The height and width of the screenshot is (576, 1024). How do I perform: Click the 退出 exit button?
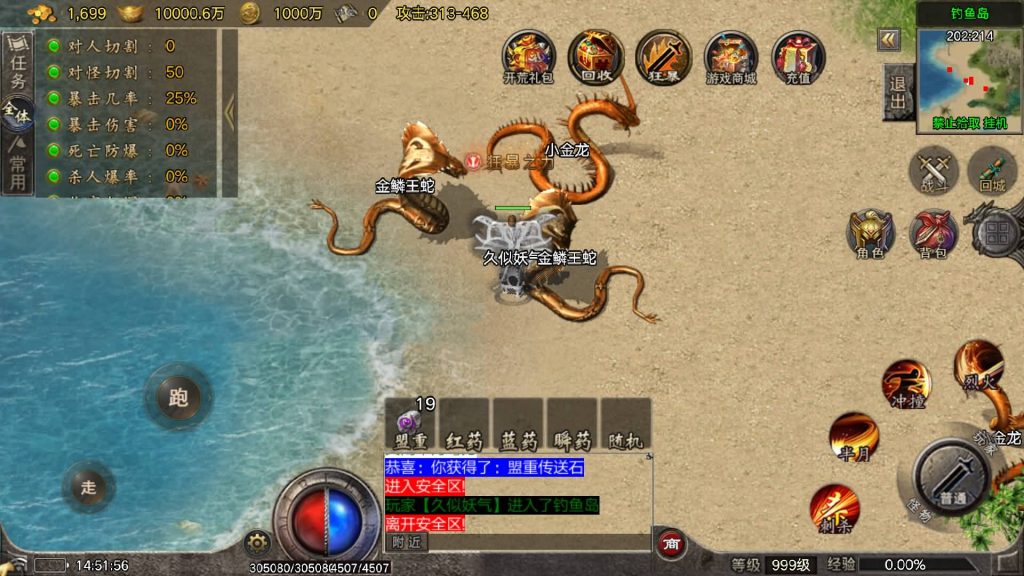pos(898,92)
